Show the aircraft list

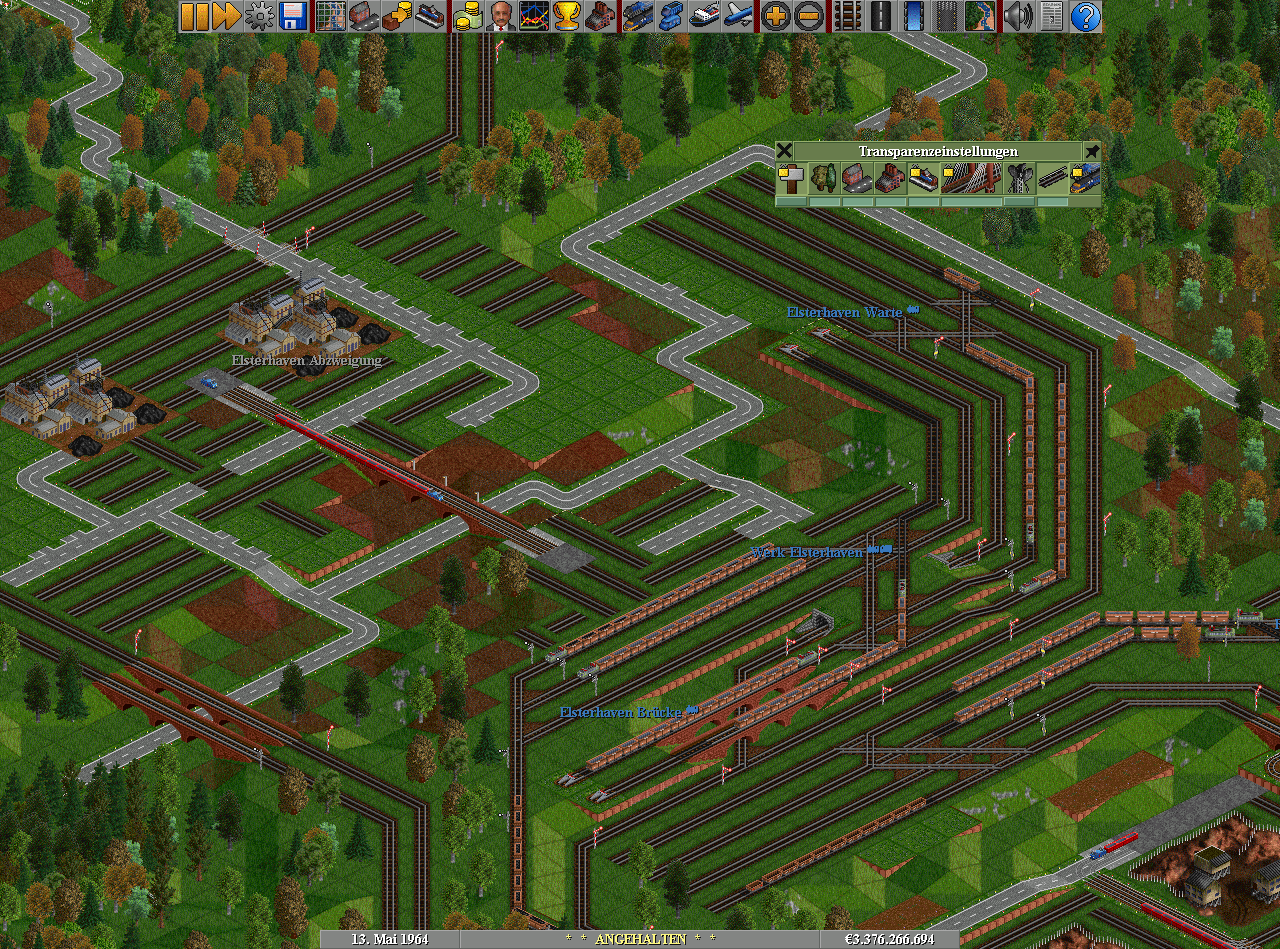(739, 16)
